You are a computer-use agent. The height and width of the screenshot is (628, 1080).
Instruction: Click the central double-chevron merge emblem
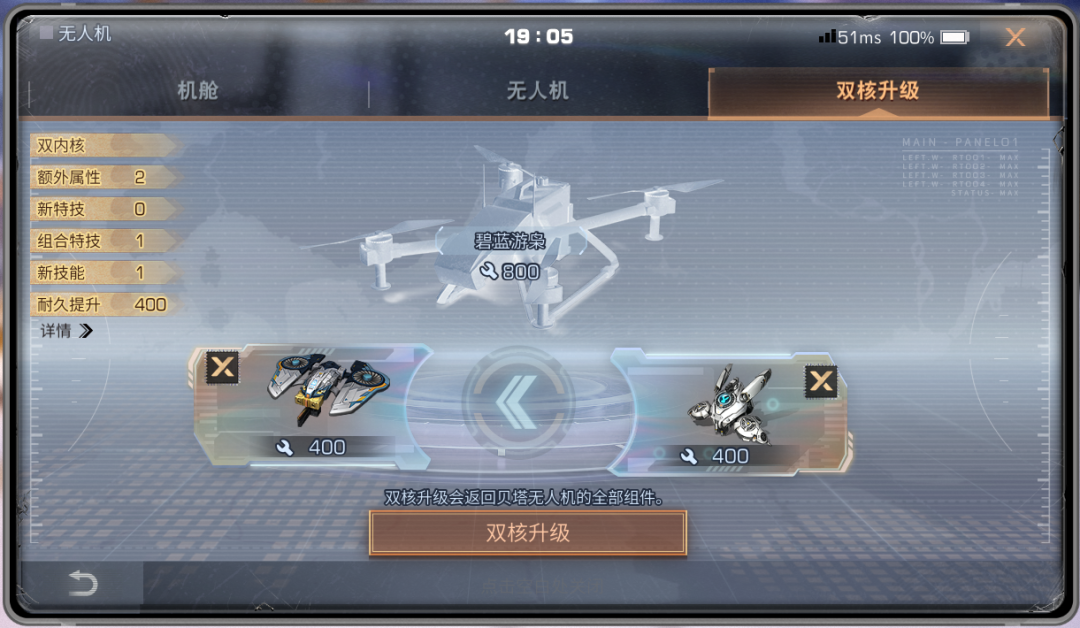(x=517, y=402)
